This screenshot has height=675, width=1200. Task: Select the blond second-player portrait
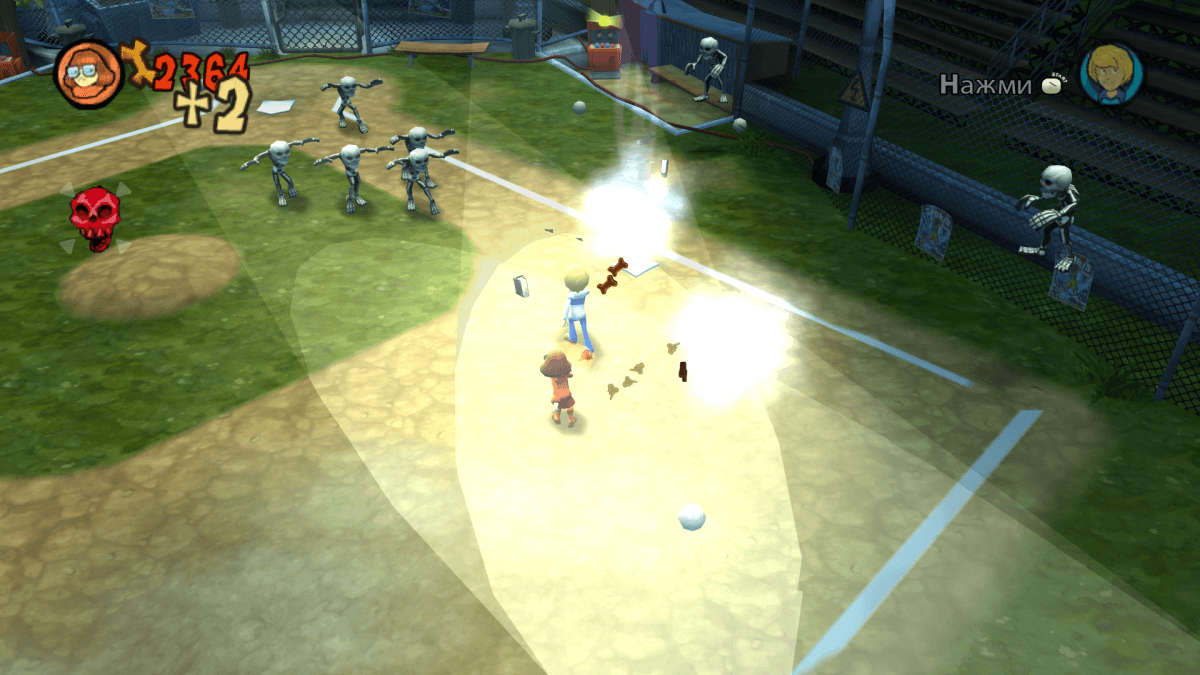(1110, 74)
